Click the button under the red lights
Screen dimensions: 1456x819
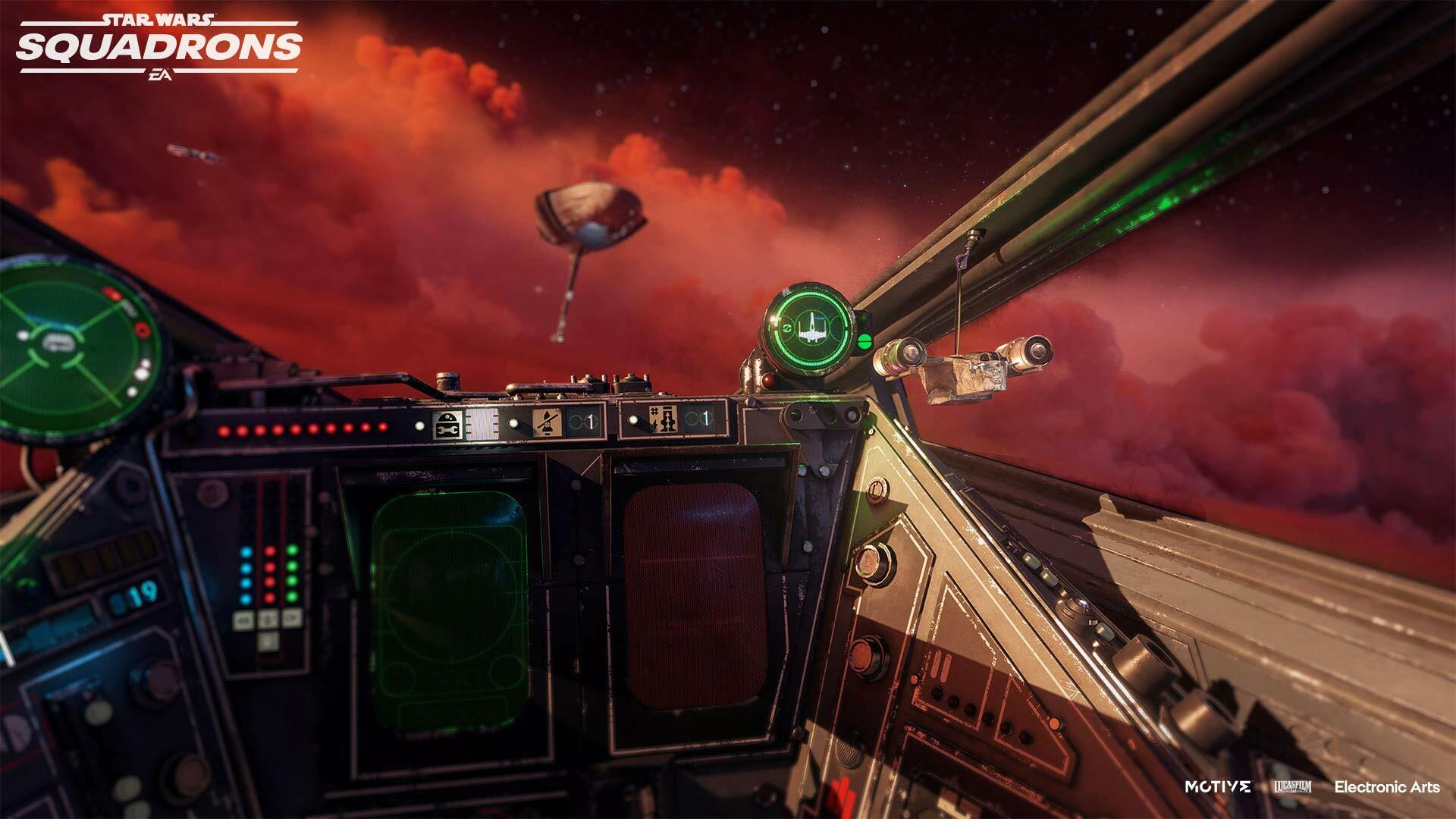click(x=268, y=620)
